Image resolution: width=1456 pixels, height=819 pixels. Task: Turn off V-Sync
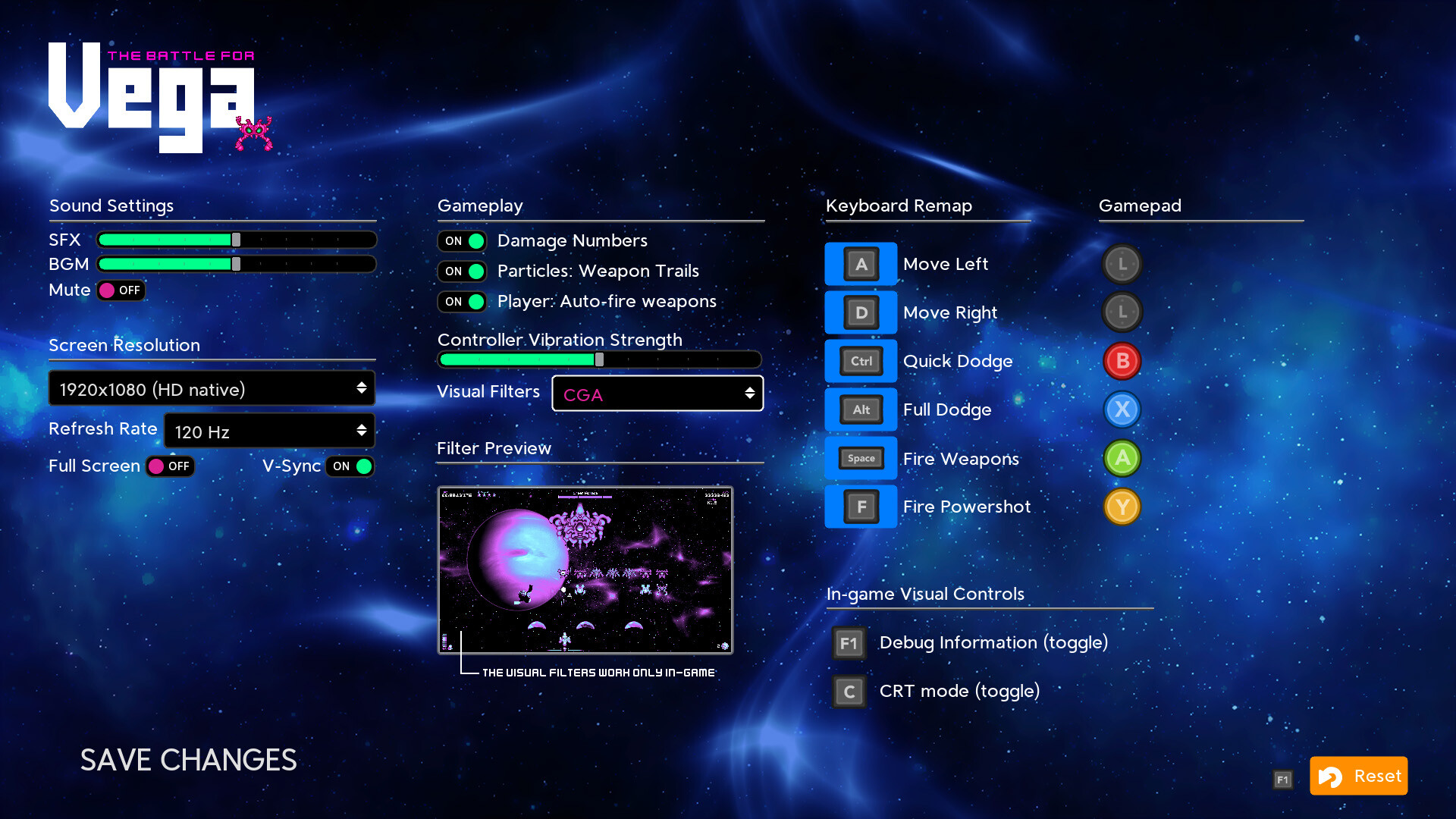pos(350,466)
